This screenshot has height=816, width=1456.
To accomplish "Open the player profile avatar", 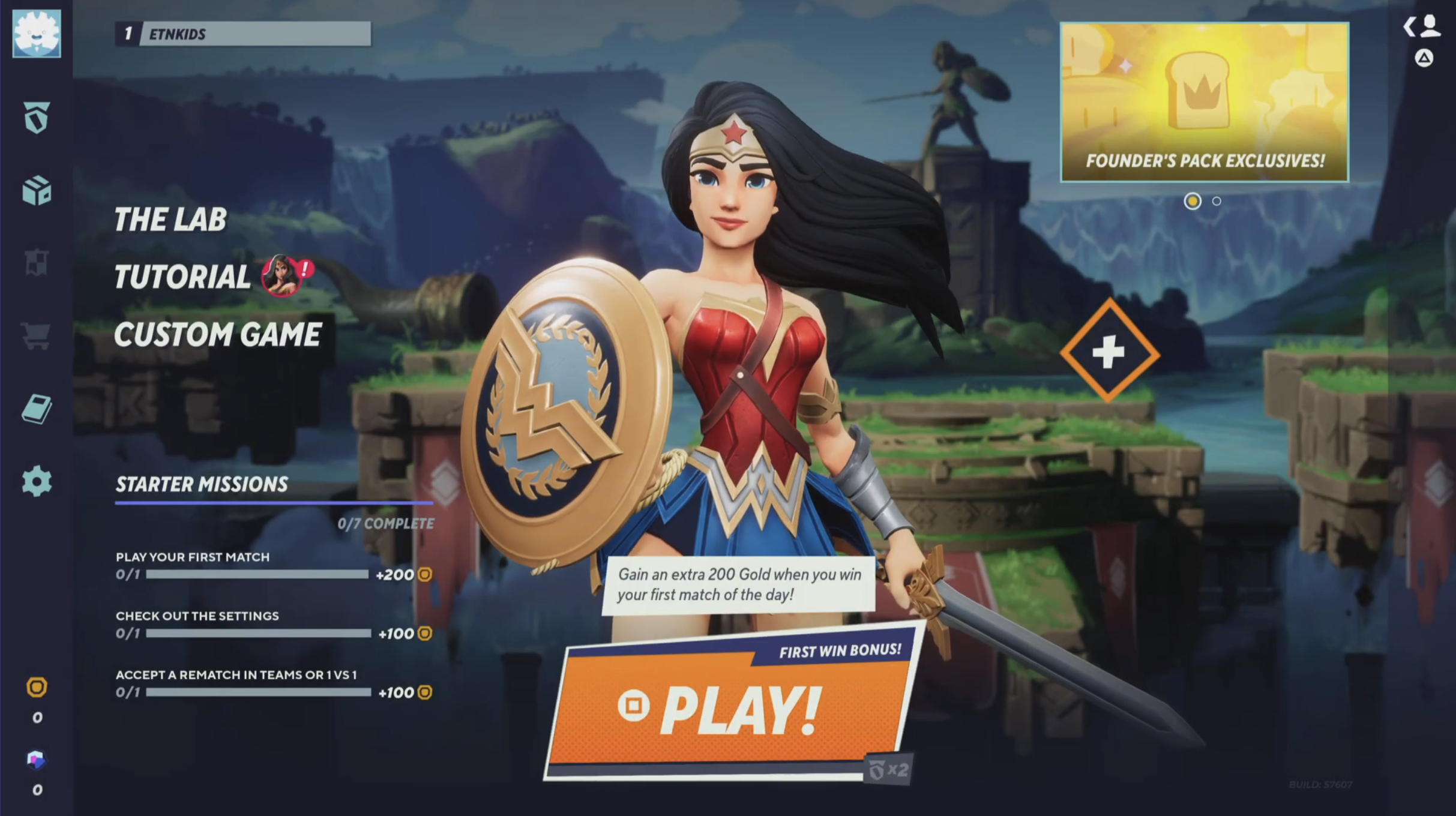I will click(x=37, y=34).
